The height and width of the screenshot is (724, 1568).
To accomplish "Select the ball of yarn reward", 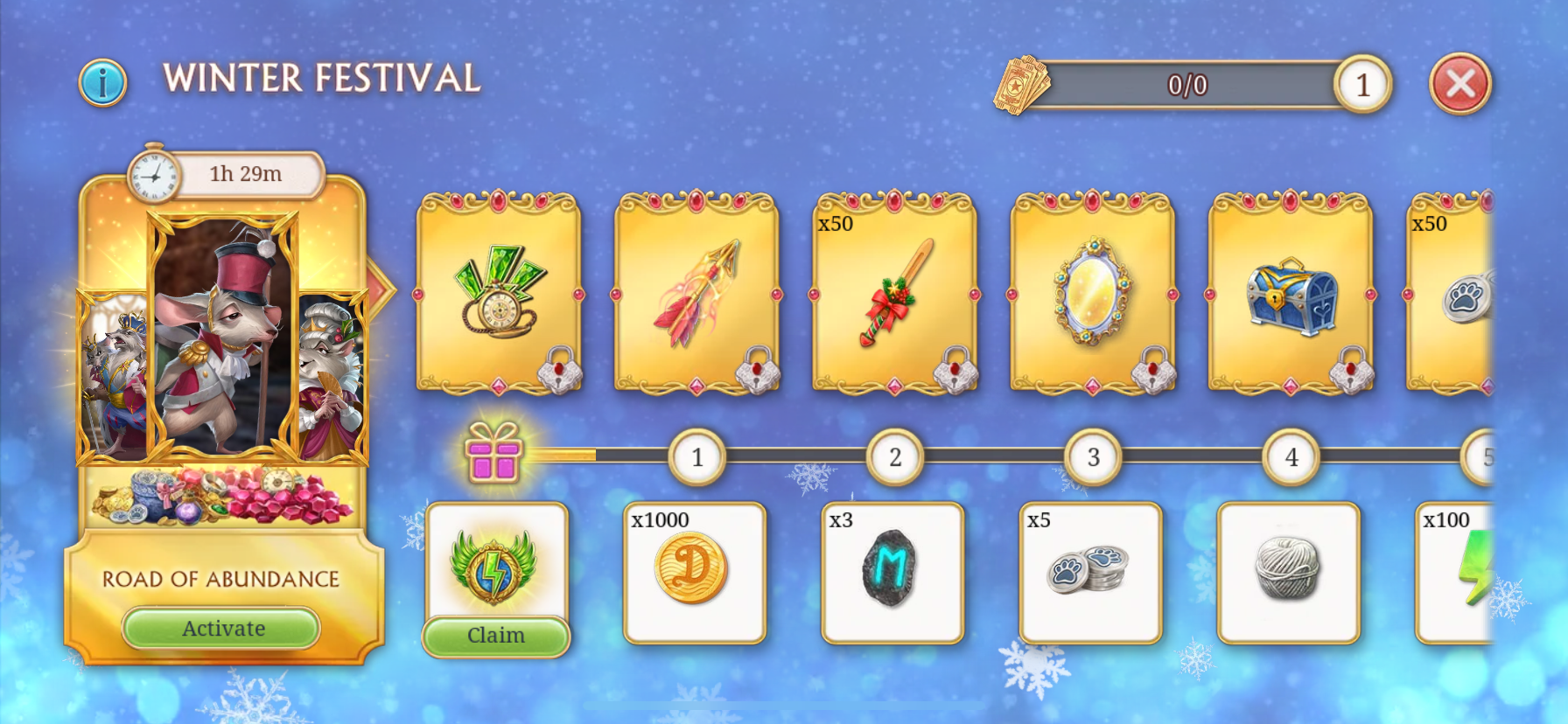I will [x=1288, y=572].
